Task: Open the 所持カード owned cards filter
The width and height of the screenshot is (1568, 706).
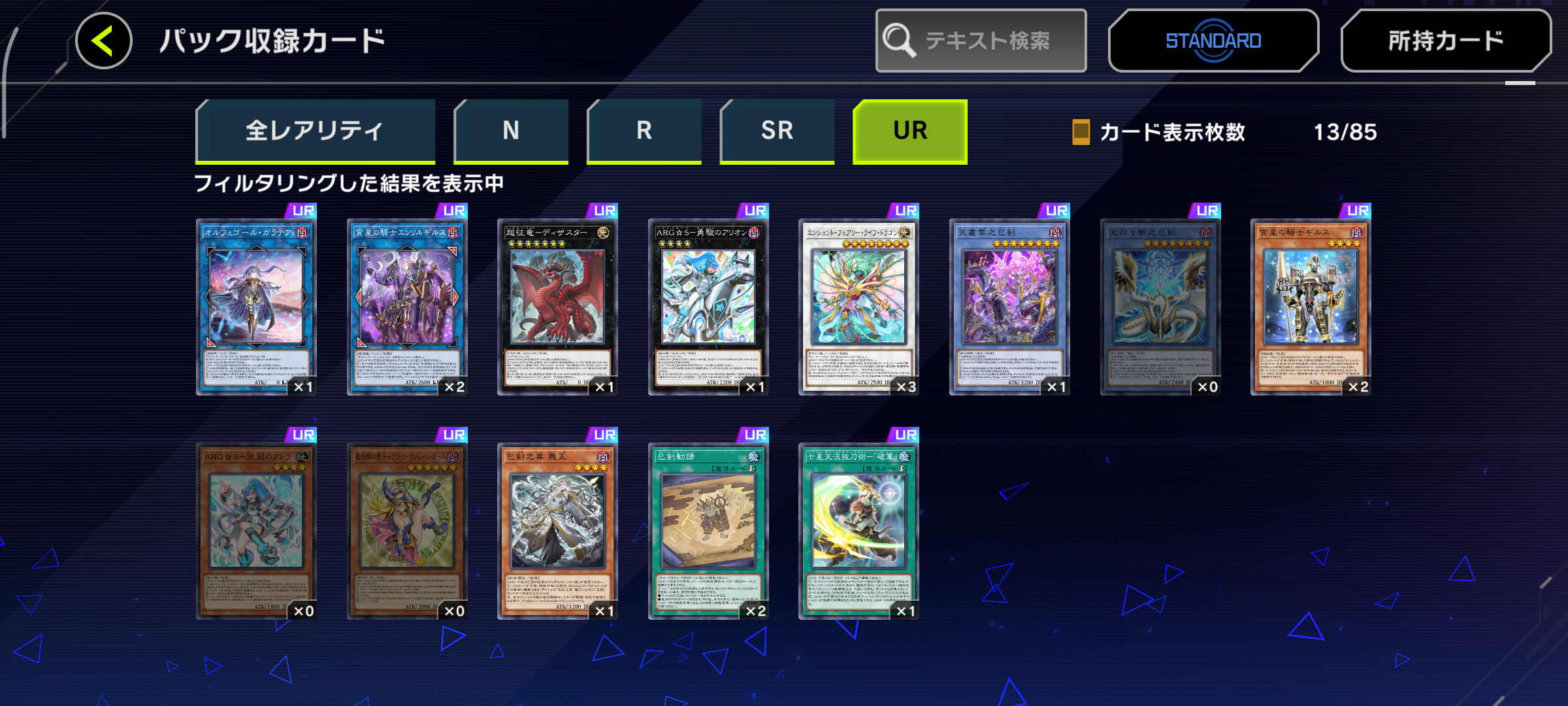Action: click(x=1445, y=41)
